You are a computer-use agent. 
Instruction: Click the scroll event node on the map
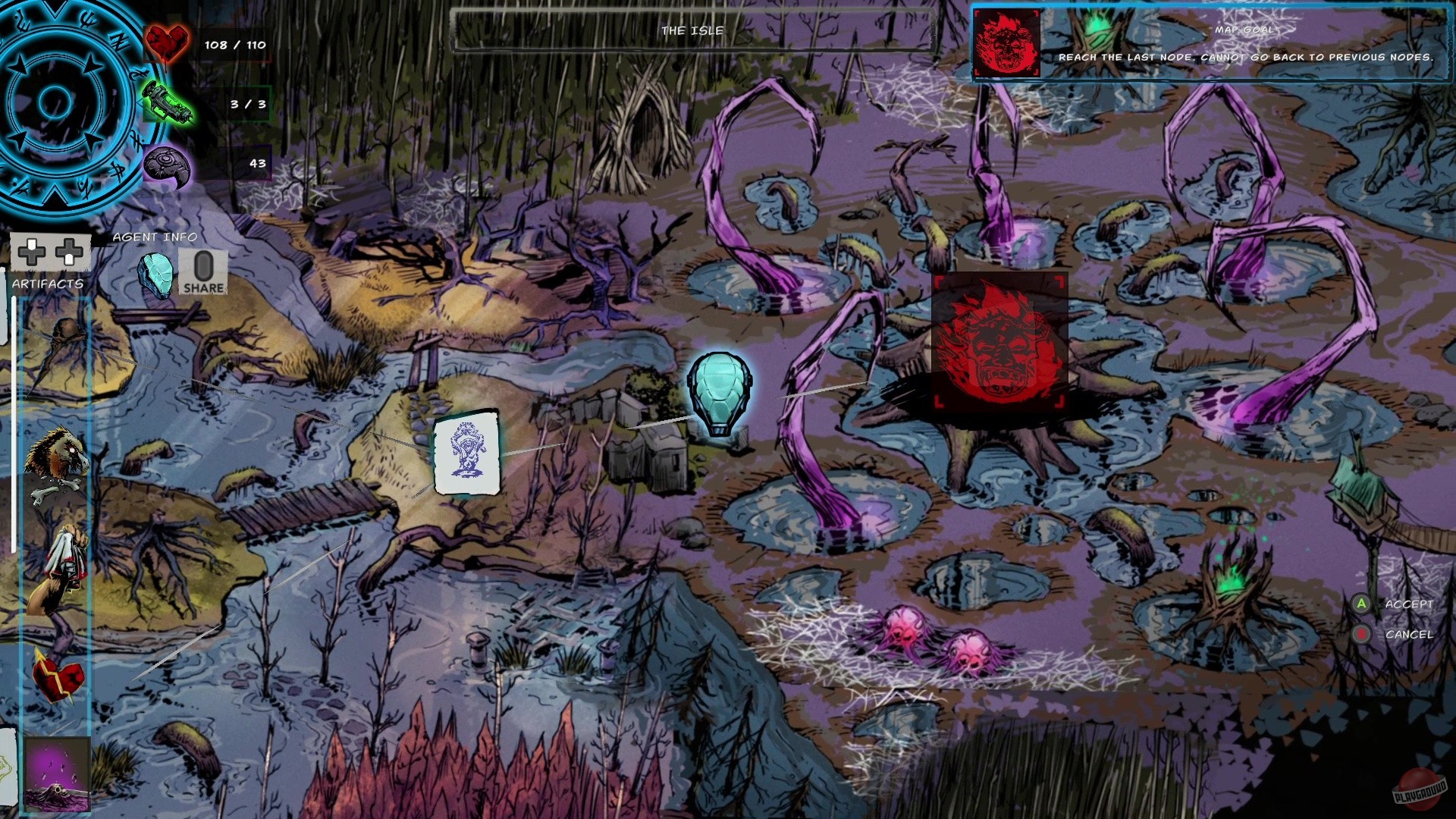pos(466,451)
